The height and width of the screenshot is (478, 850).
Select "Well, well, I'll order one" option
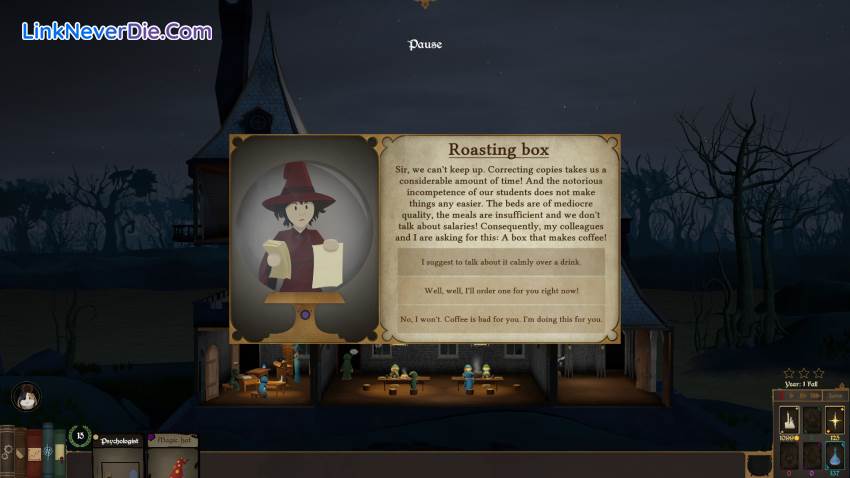[x=501, y=291]
